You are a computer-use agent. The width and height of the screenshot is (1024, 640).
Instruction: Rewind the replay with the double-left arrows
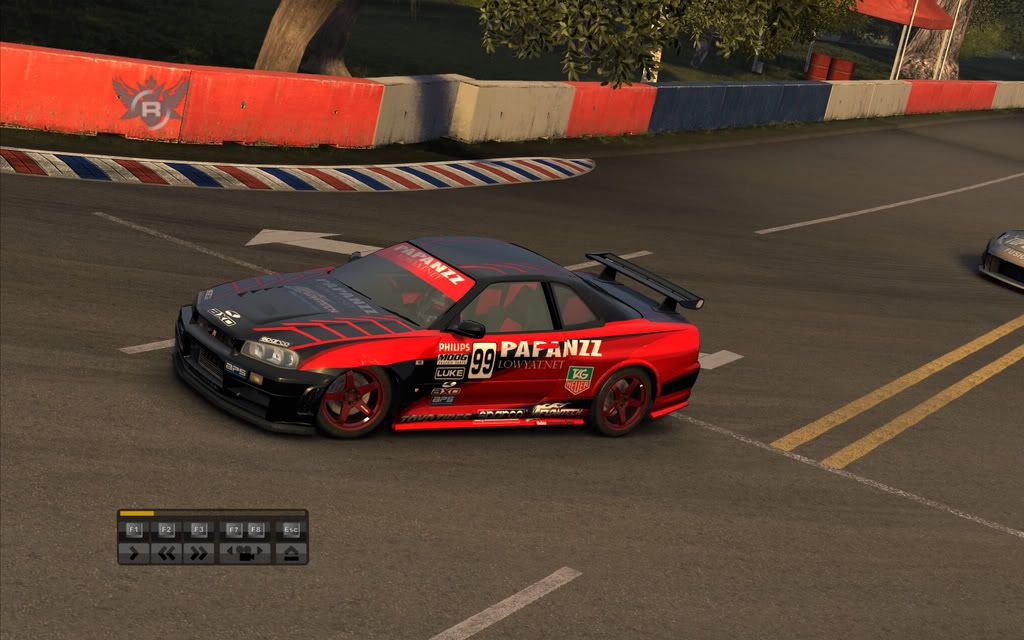click(x=166, y=552)
